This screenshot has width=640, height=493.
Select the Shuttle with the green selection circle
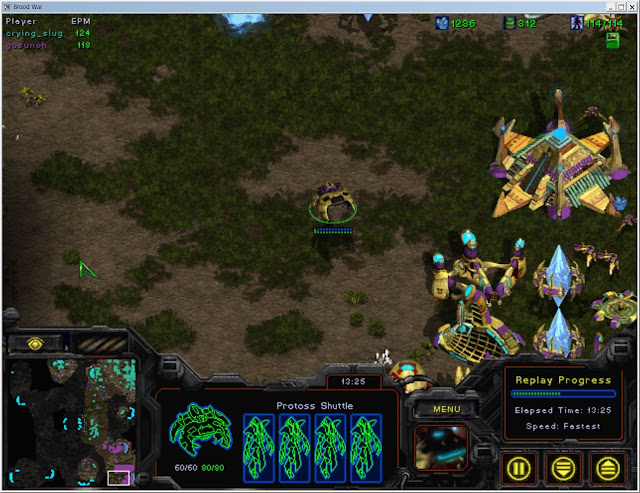pos(333,201)
